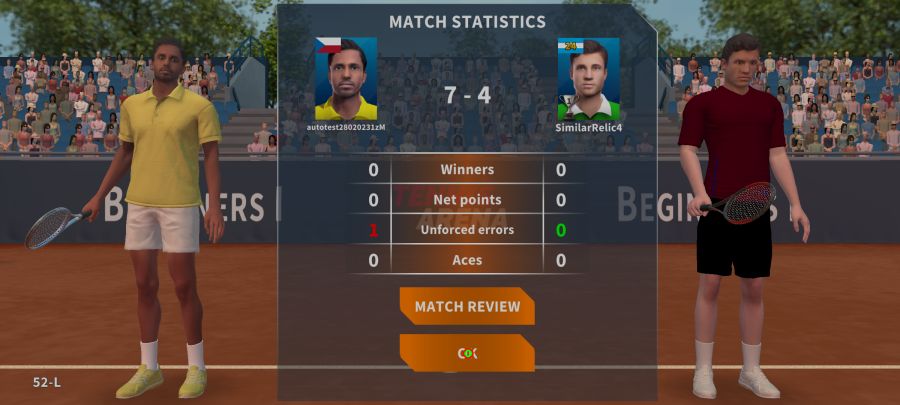Image resolution: width=900 pixels, height=405 pixels.
Task: Open the Match Review
Action: [467, 306]
